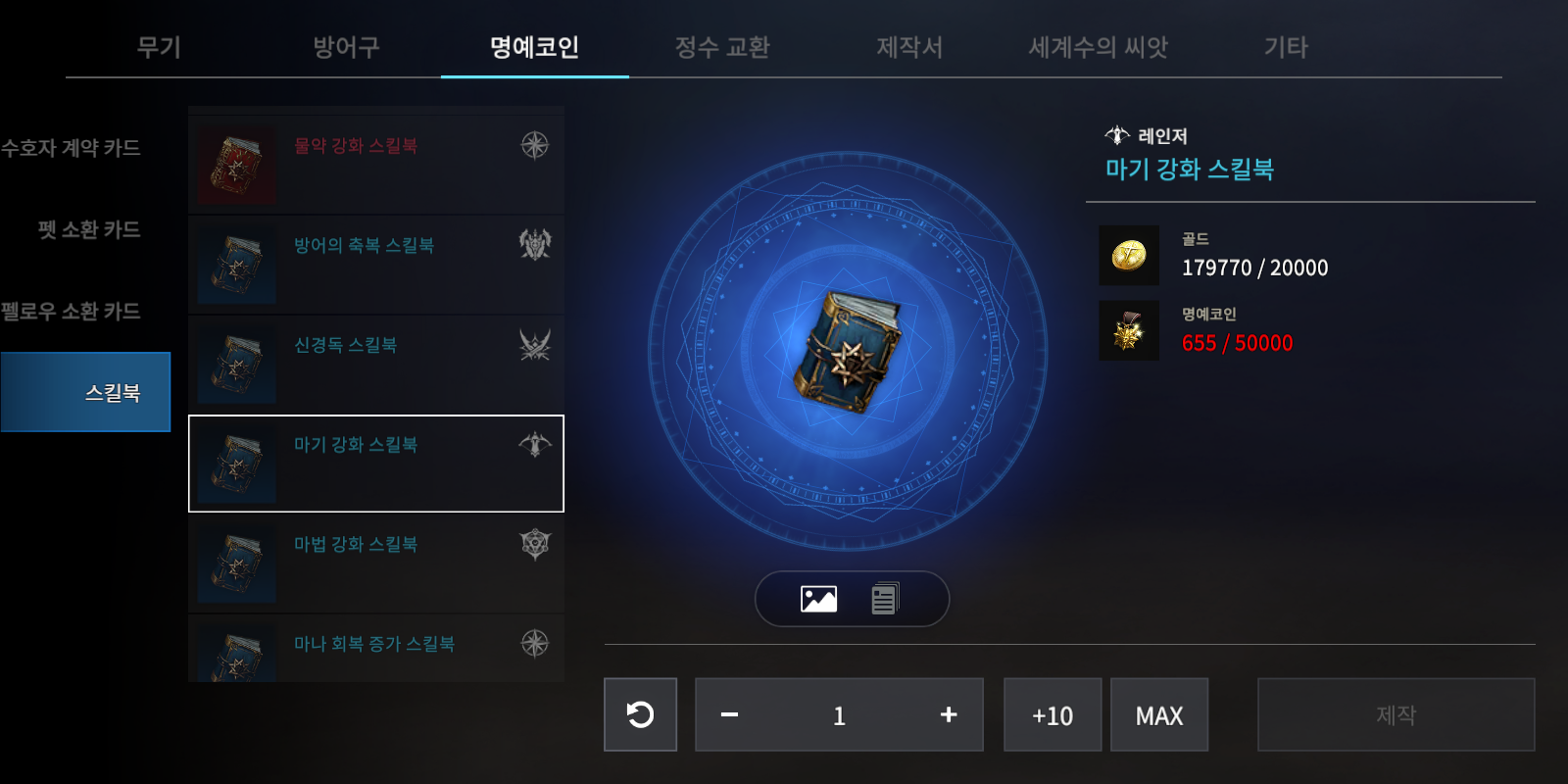Open the 수호자 계약 카드 category
The height and width of the screenshot is (784, 1568).
(x=71, y=148)
